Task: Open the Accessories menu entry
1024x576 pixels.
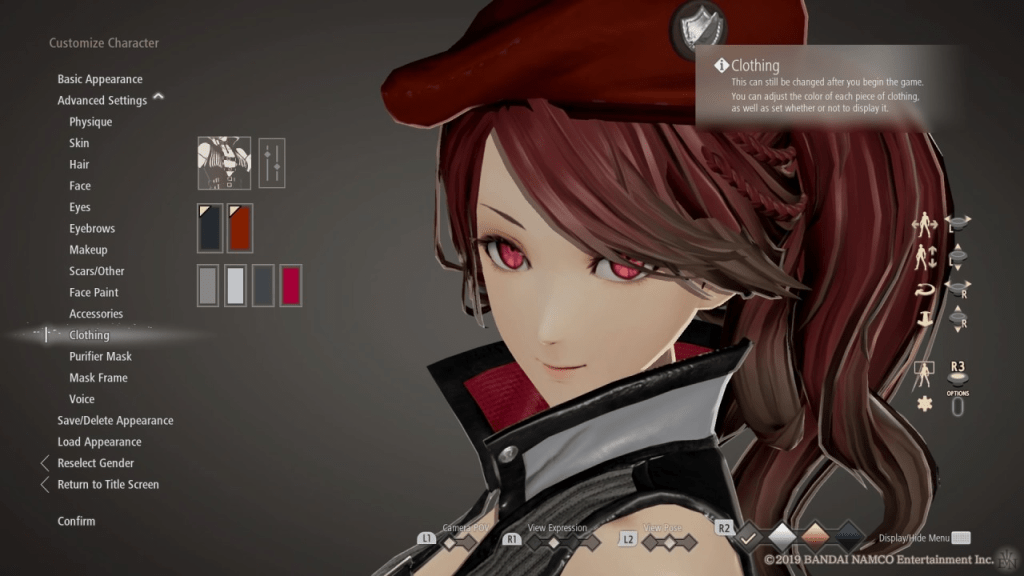Action: click(96, 314)
